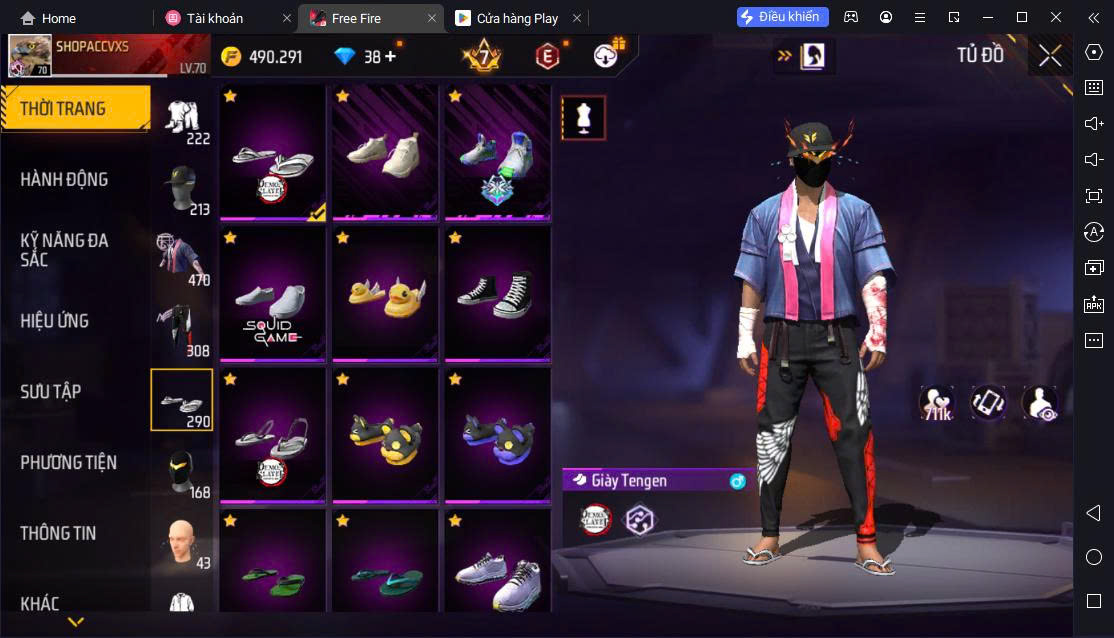This screenshot has height=638, width=1114.
Task: Open the Hiệu Ứng category
Action: tap(55, 321)
